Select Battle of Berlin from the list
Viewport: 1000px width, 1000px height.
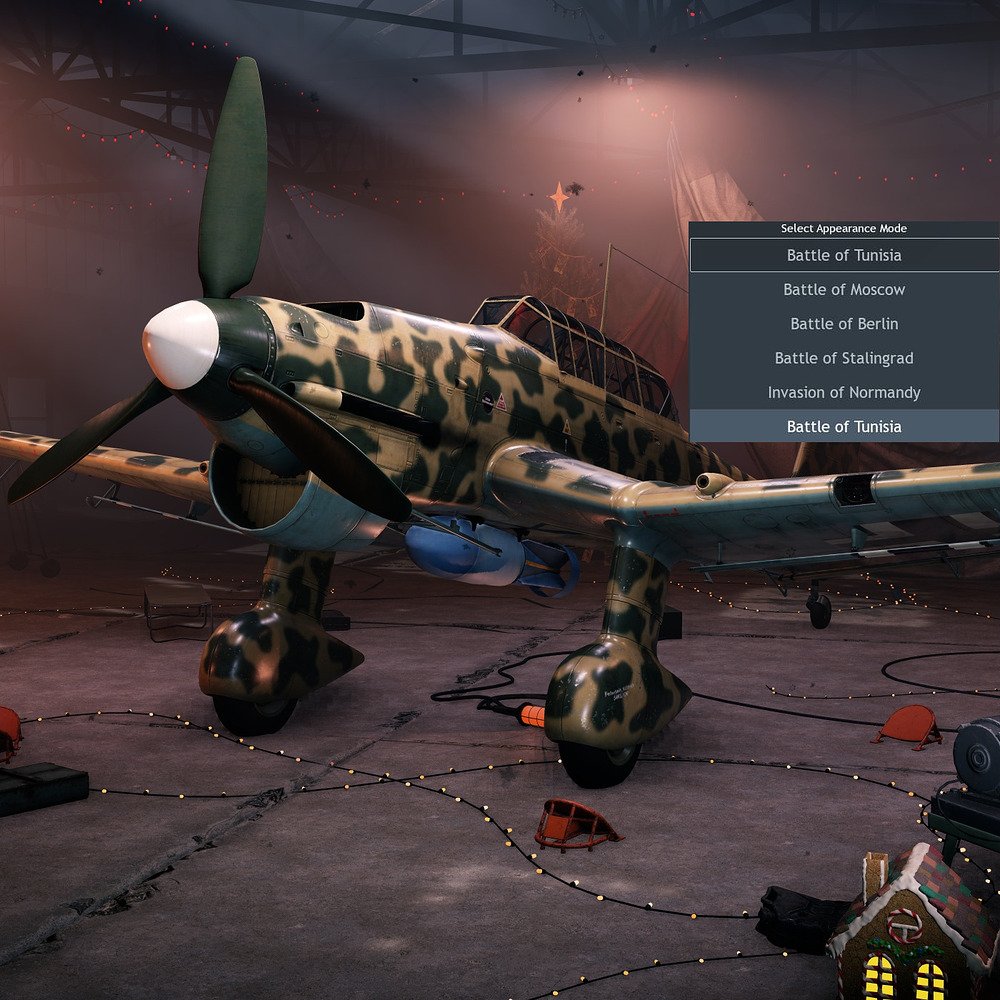pyautogui.click(x=844, y=324)
